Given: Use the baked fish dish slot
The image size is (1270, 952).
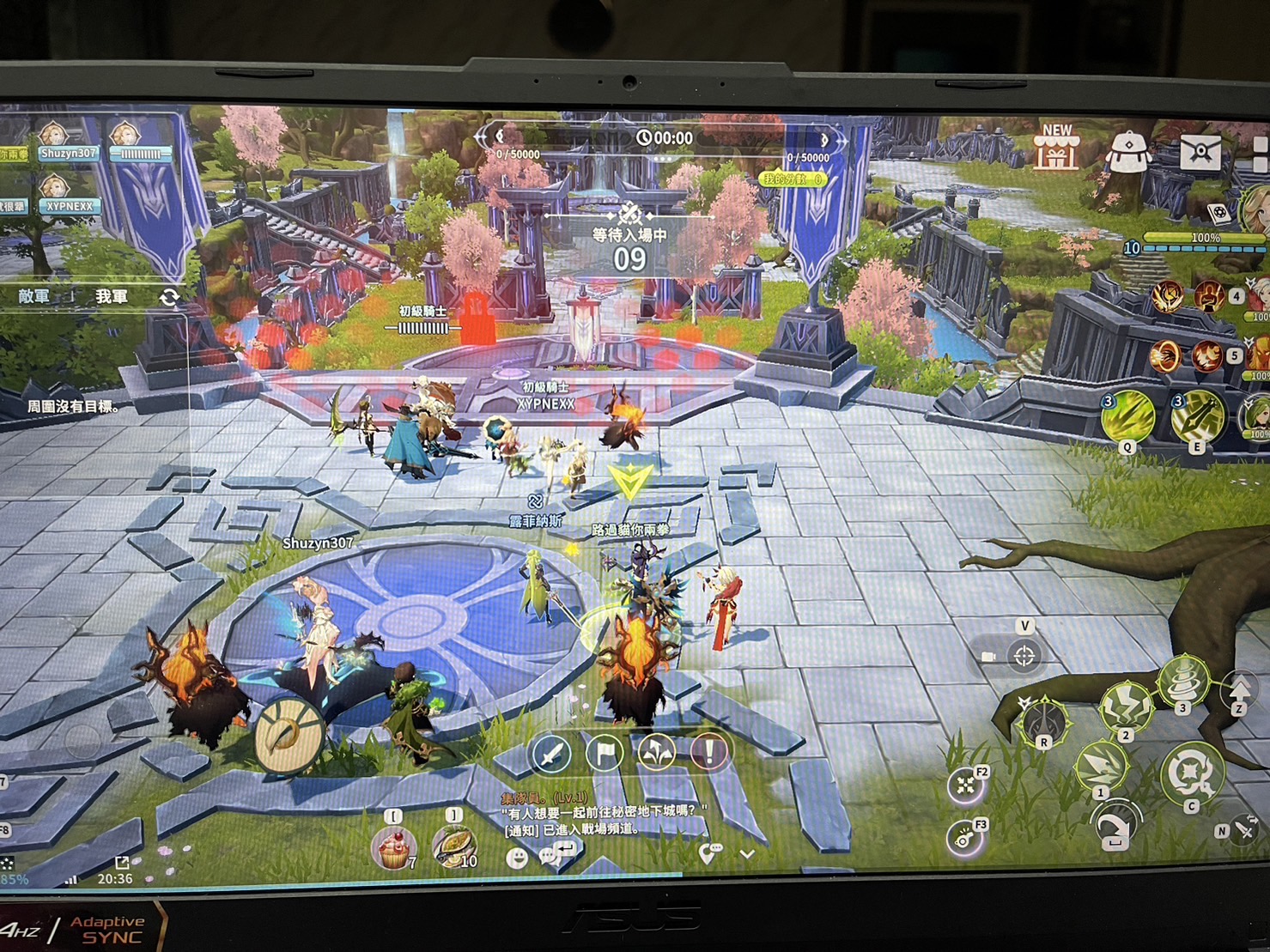Looking at the screenshot, I should point(453,847).
